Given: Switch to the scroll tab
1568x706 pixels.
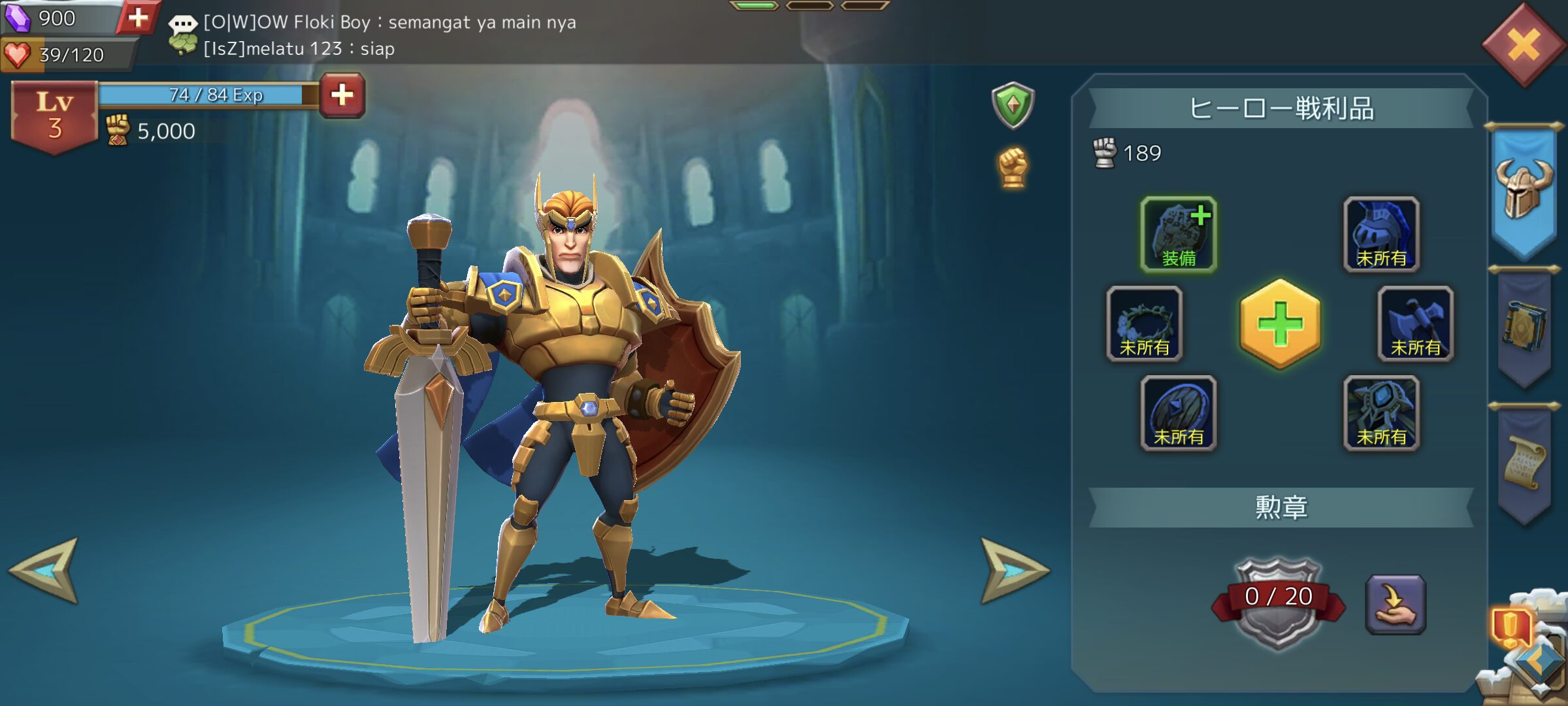Looking at the screenshot, I should pyautogui.click(x=1524, y=463).
